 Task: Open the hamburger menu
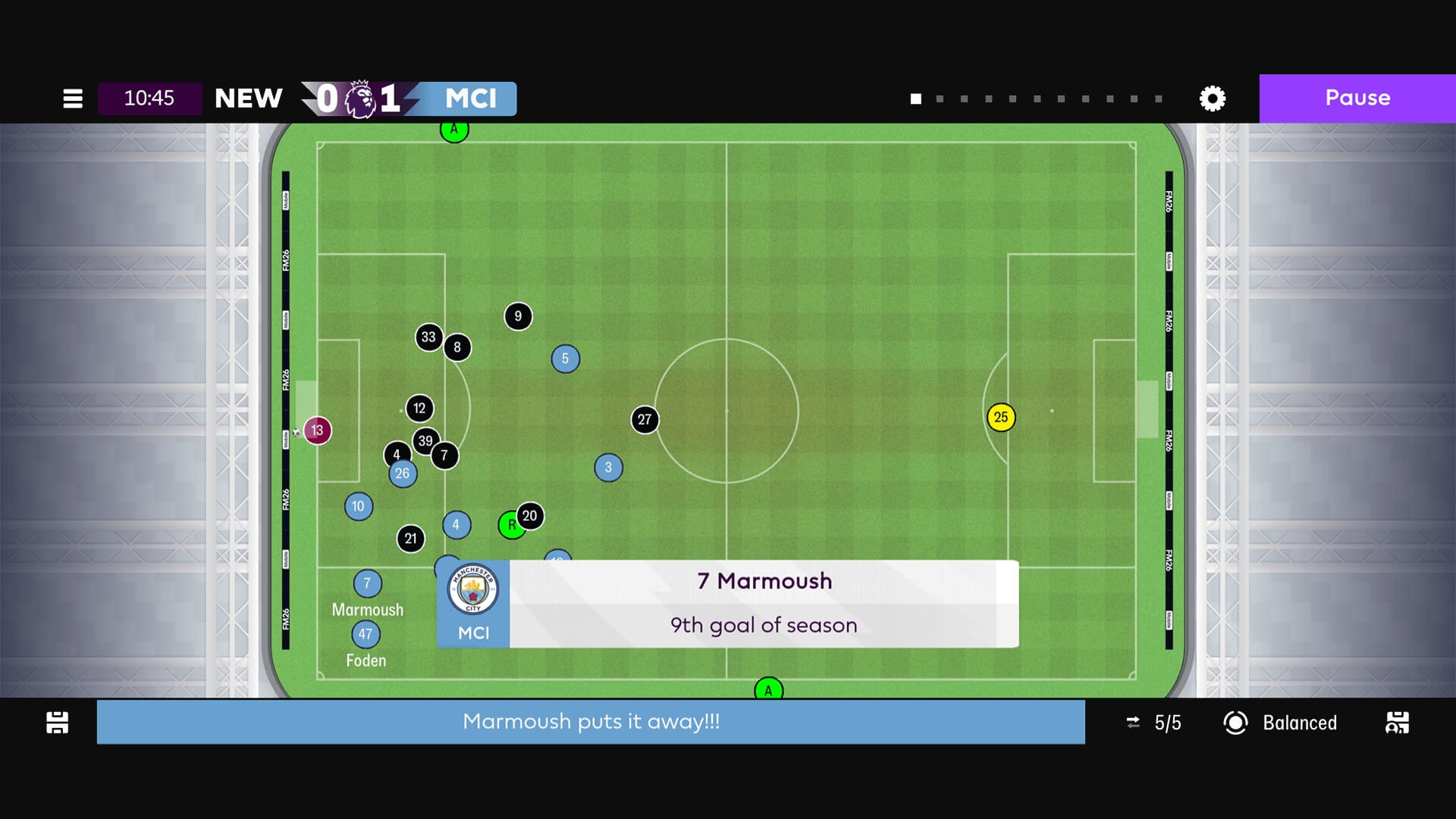point(73,99)
